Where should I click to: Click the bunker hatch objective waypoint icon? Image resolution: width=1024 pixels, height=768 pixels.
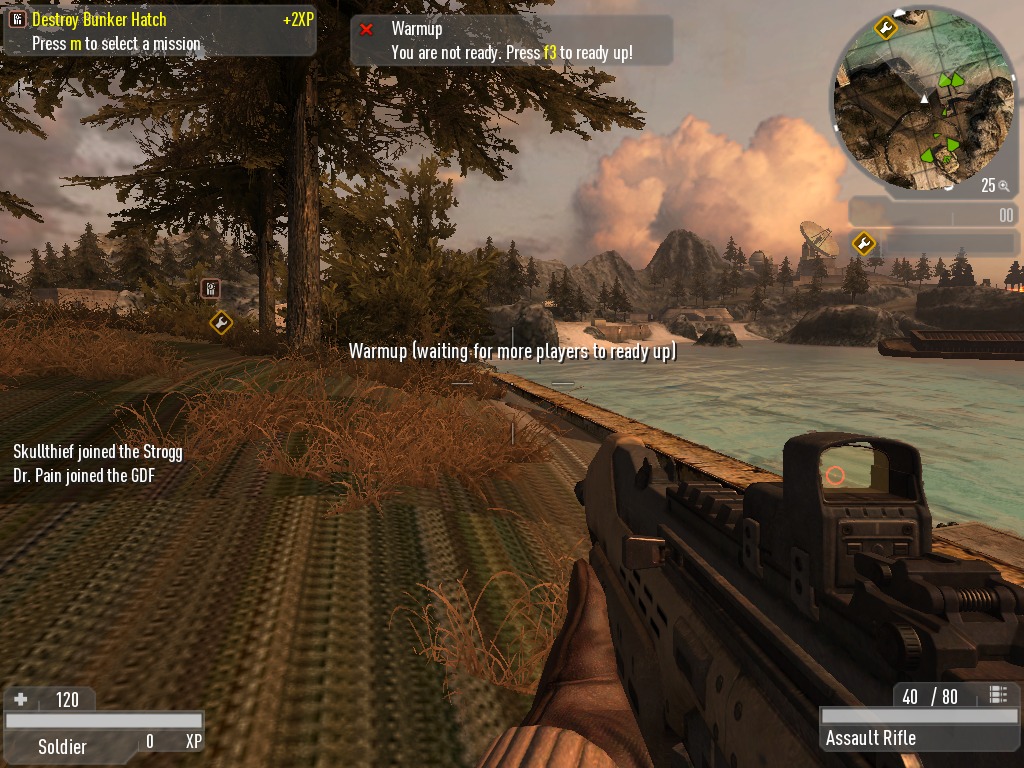point(210,289)
